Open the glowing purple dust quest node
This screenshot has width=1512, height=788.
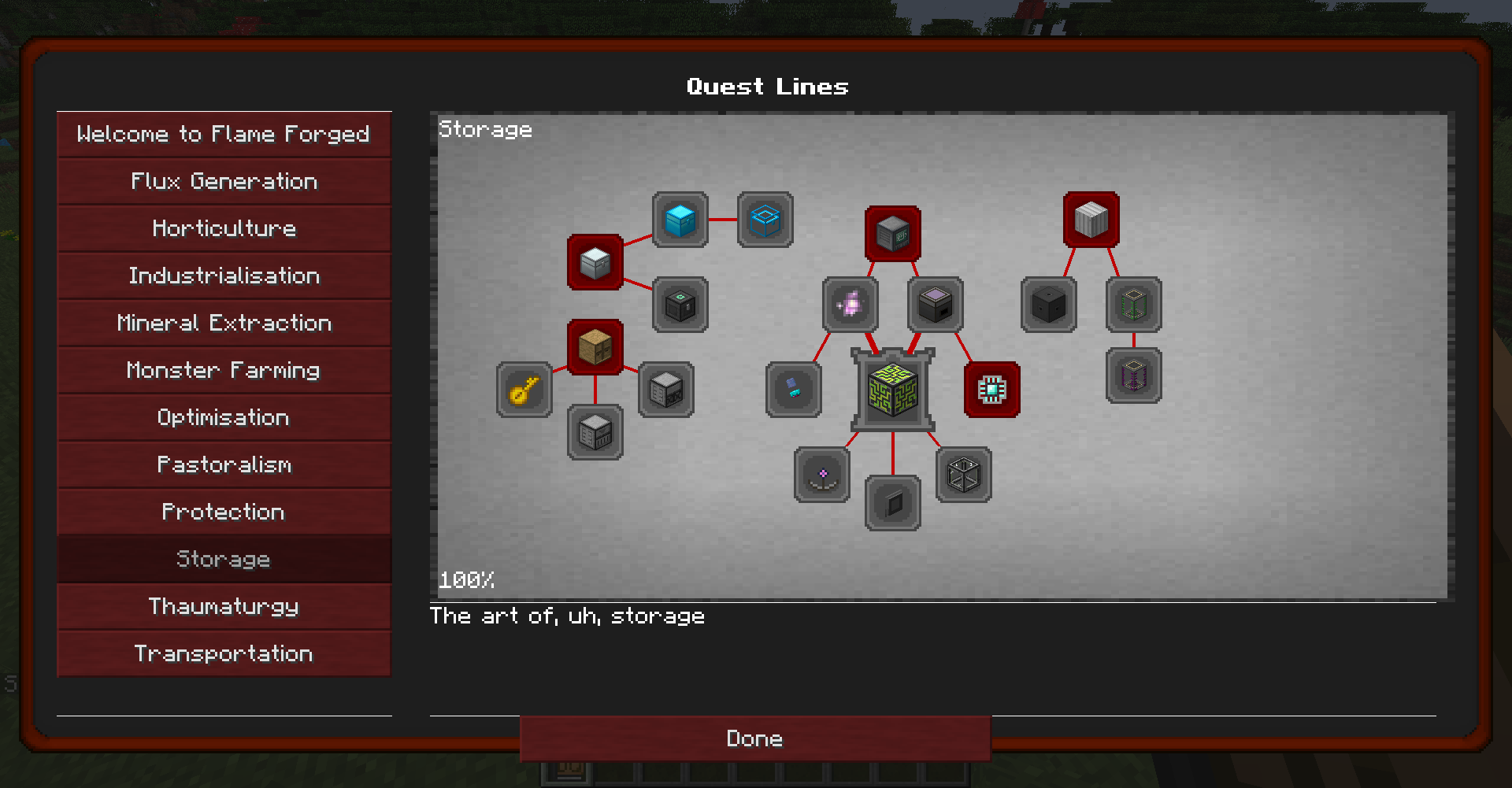pos(850,305)
